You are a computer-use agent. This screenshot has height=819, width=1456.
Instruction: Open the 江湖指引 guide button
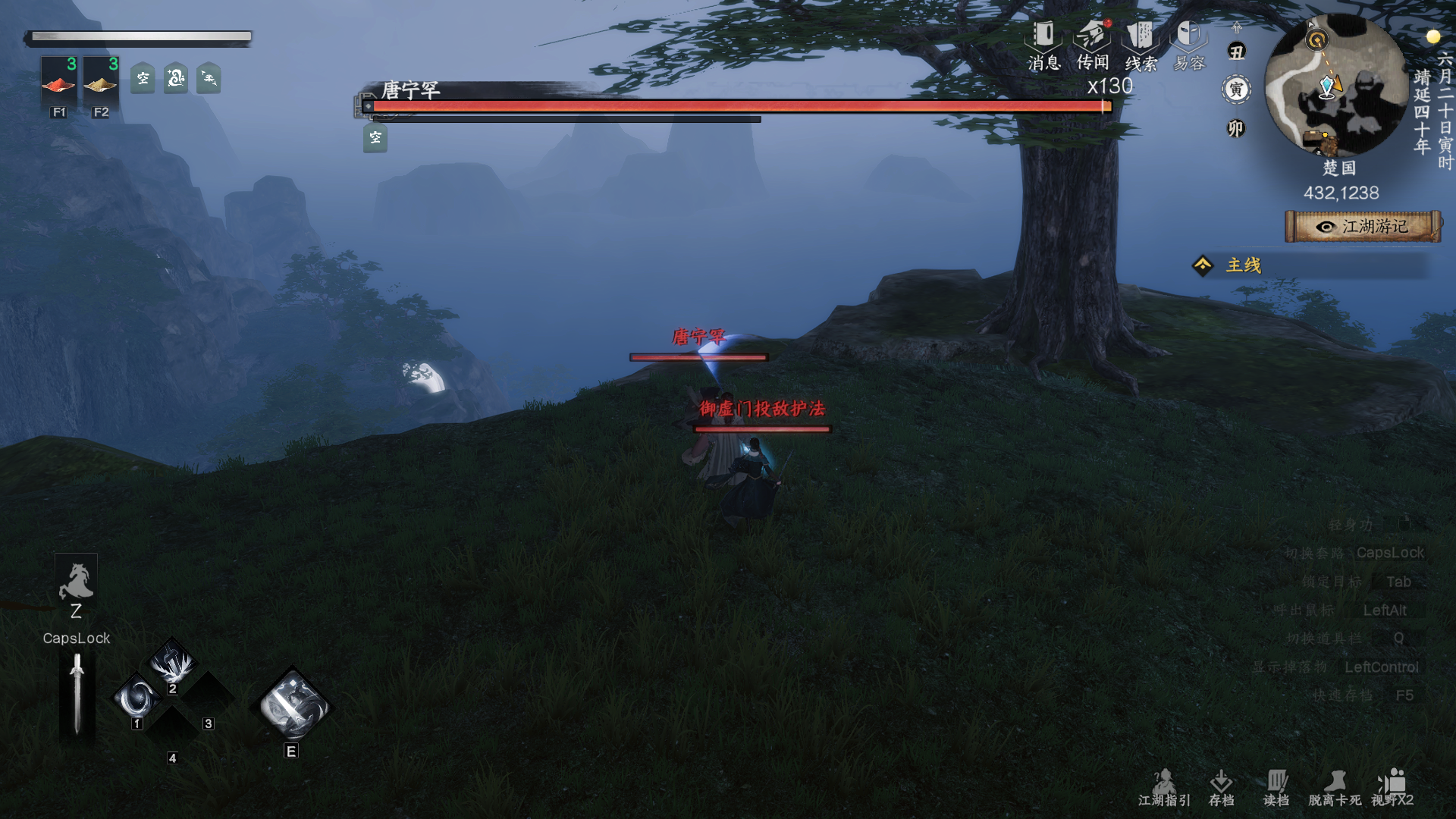tap(1164, 787)
